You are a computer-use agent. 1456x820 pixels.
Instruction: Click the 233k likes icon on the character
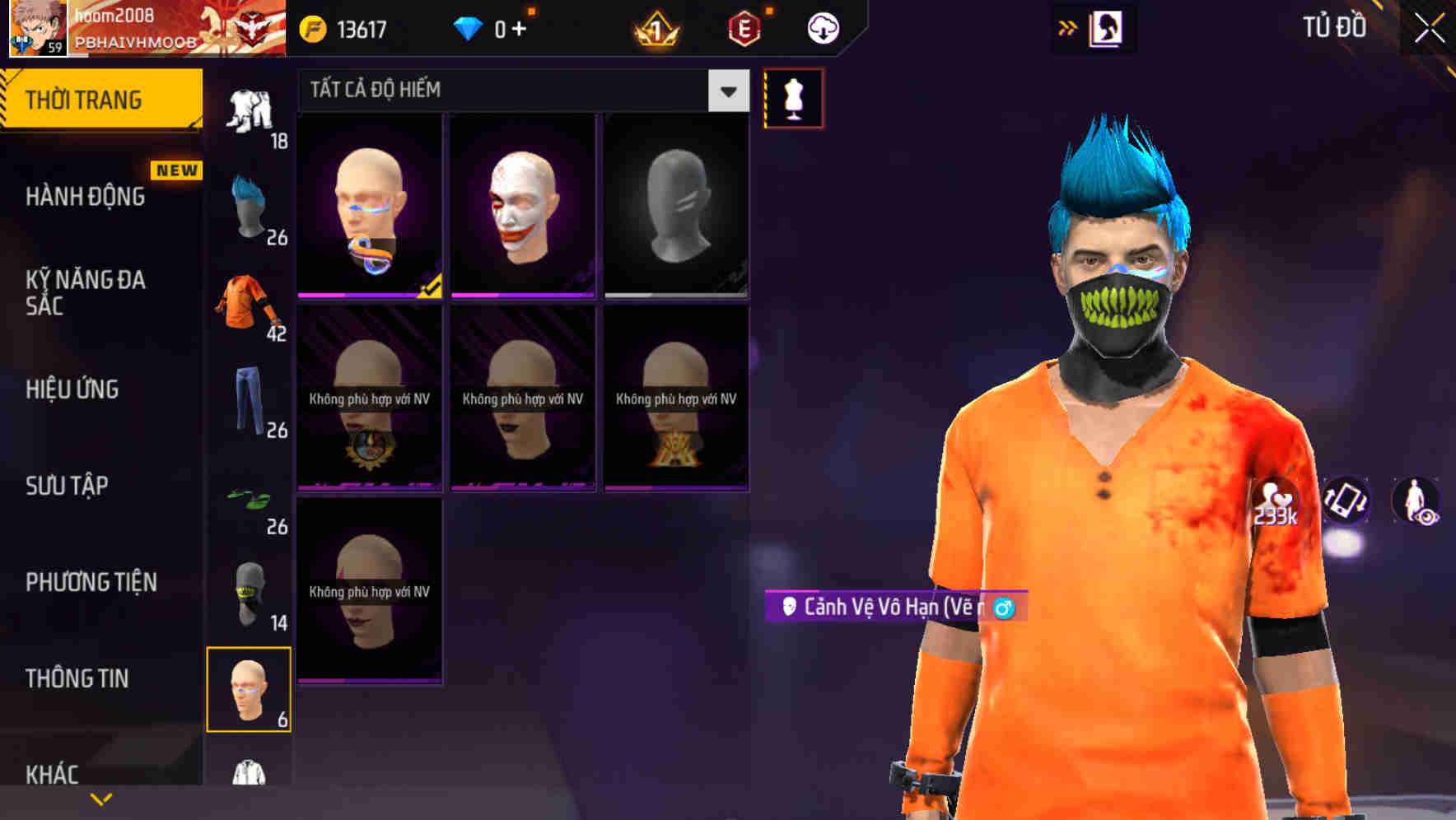[1274, 501]
